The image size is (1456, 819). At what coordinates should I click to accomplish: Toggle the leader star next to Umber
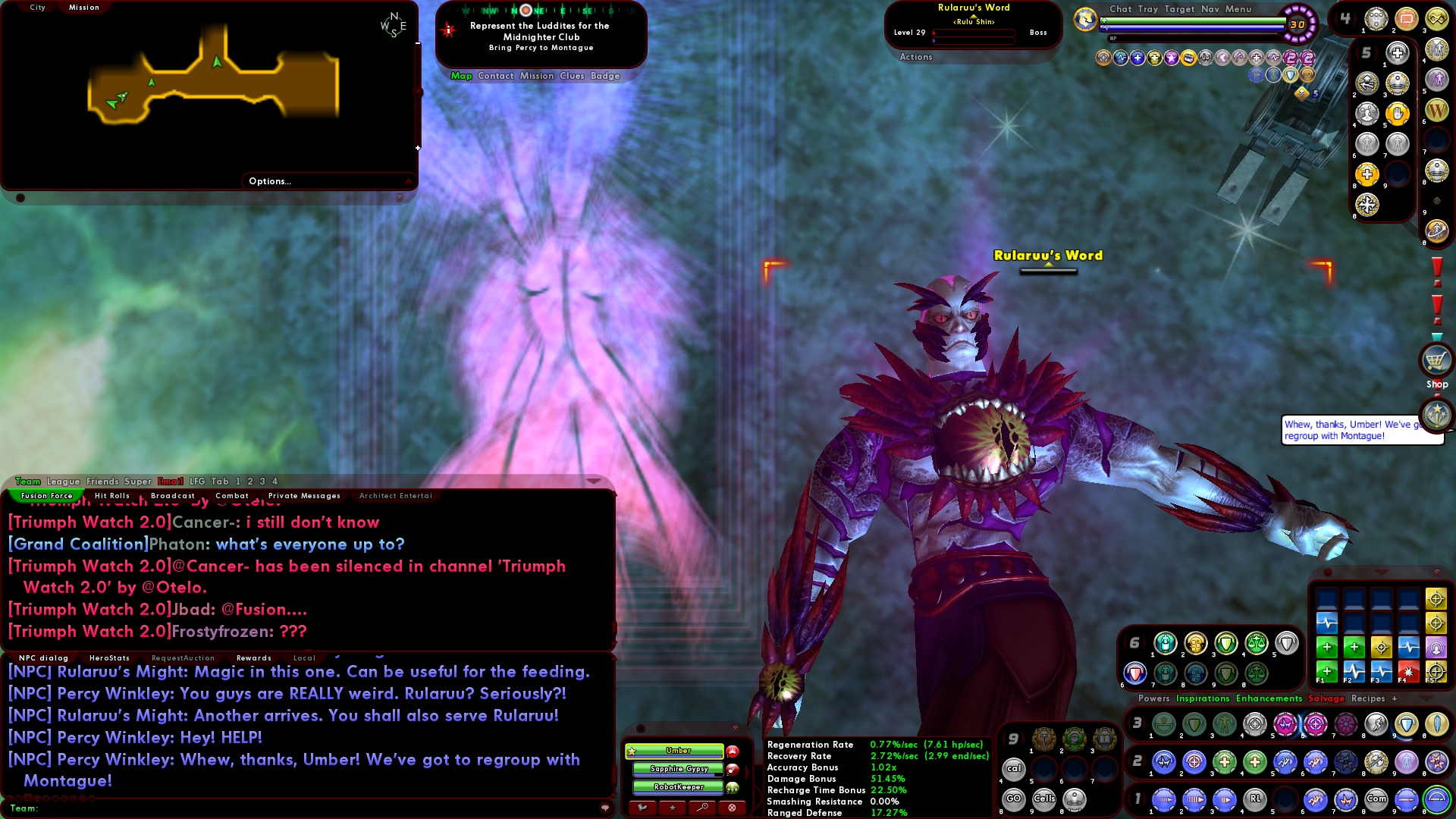click(632, 751)
